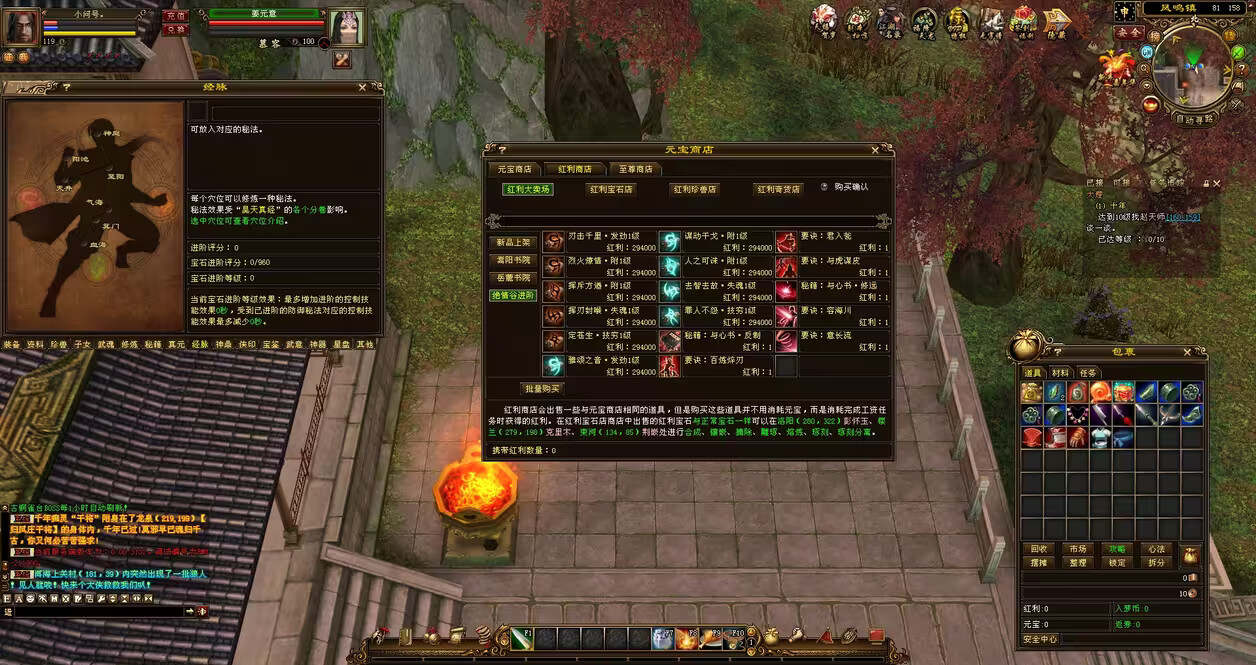1256x665 pixels.
Task: Close the 元宝商店 shop window
Action: 875,150
